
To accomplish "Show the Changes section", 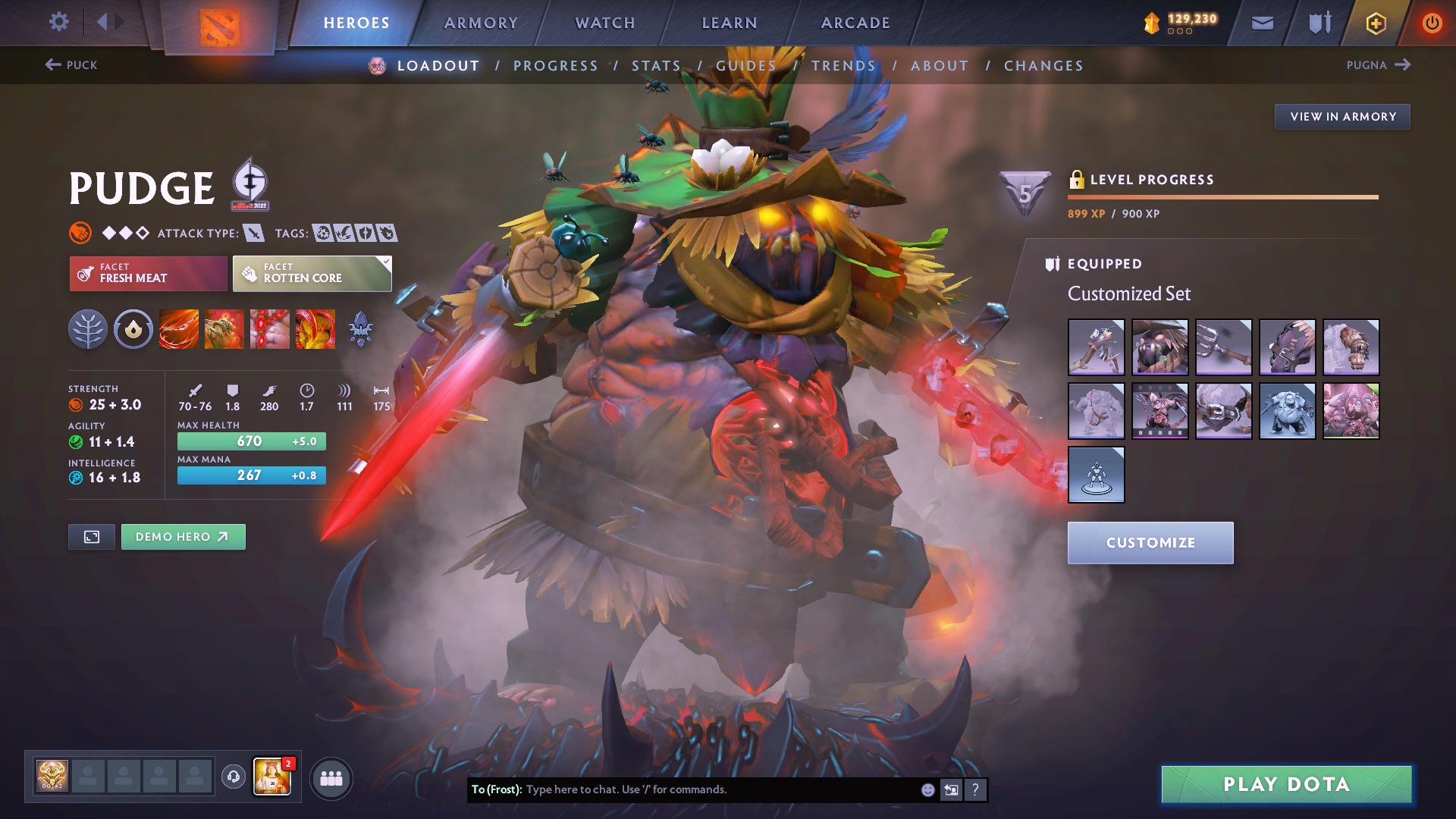I will coord(1043,66).
